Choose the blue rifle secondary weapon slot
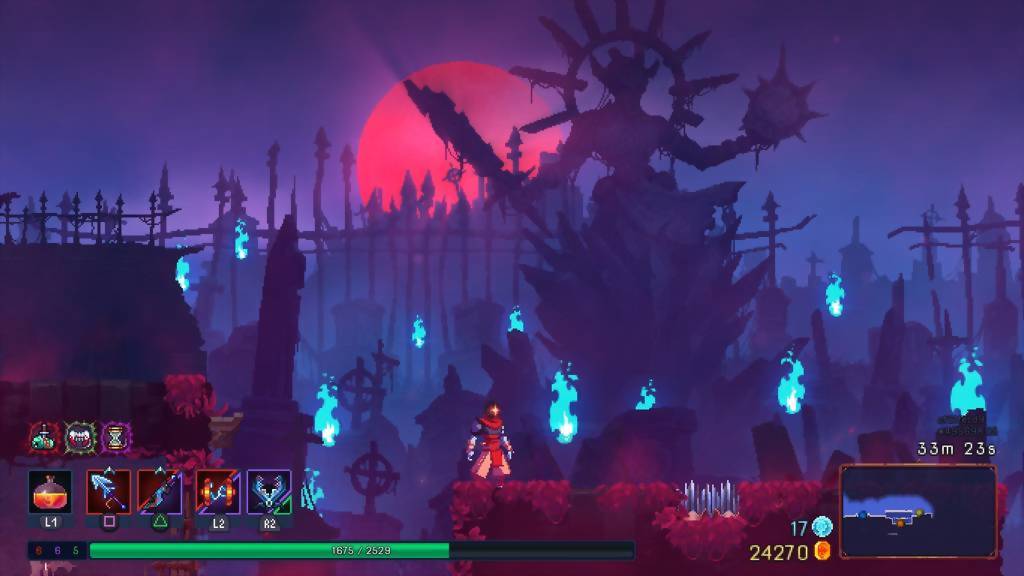The image size is (1024, 576). (x=160, y=492)
